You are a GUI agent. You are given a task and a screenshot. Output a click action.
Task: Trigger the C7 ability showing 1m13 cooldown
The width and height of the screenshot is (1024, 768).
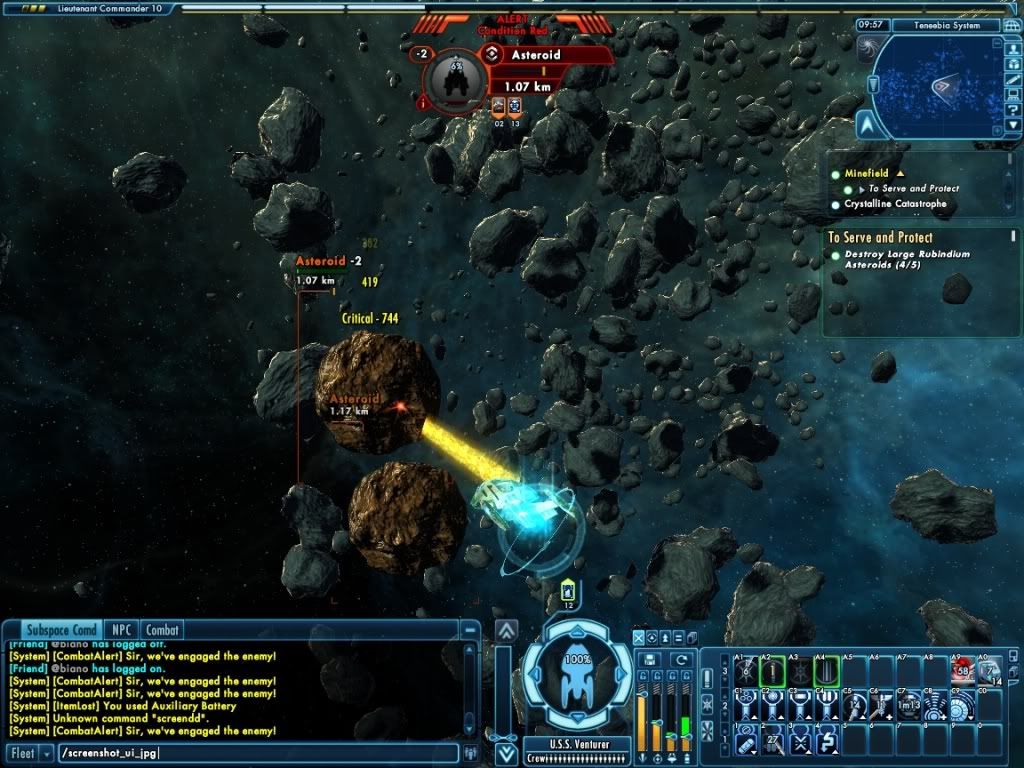click(x=909, y=707)
